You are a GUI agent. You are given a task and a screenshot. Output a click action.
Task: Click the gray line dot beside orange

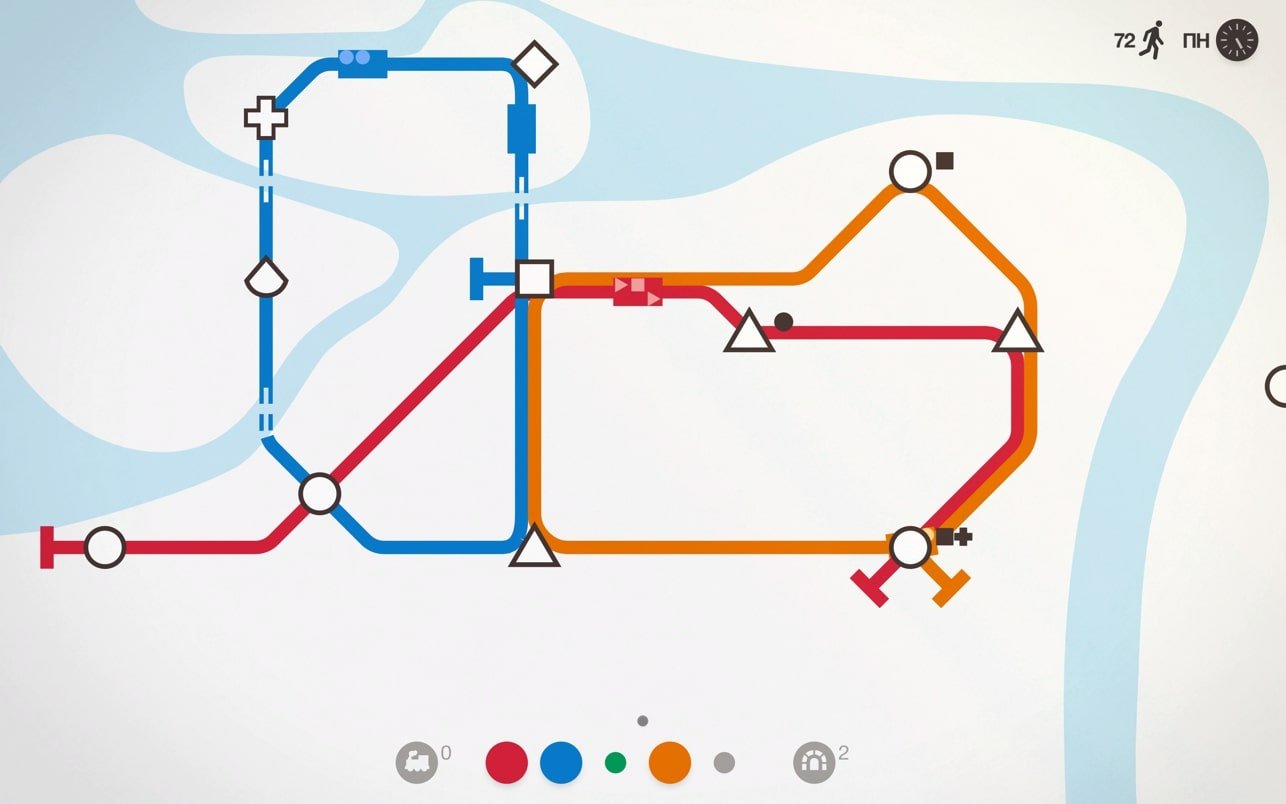724,763
